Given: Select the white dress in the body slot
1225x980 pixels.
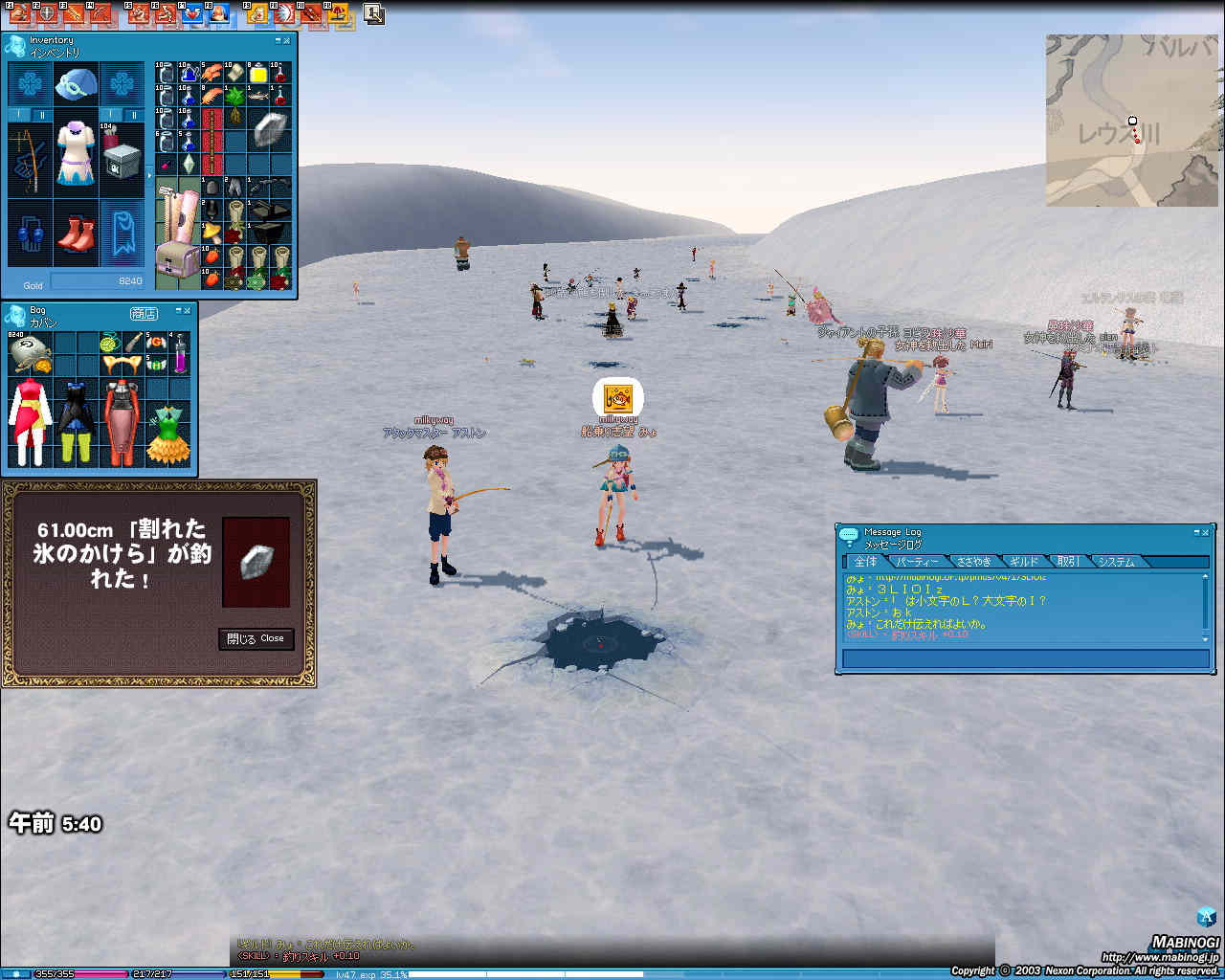Looking at the screenshot, I should pyautogui.click(x=76, y=153).
